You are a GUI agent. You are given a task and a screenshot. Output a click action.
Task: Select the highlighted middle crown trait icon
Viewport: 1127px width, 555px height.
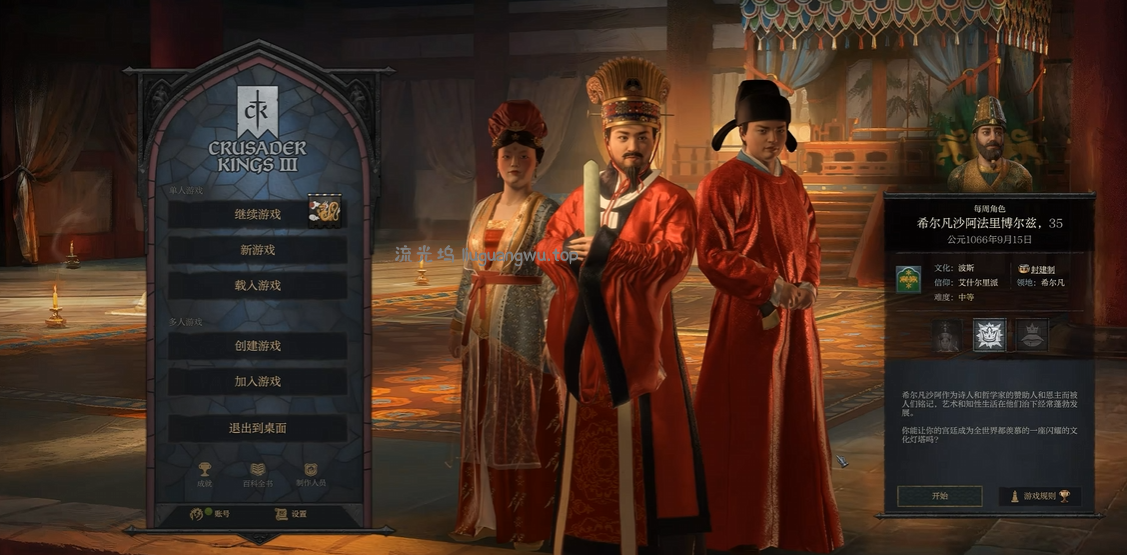989,335
